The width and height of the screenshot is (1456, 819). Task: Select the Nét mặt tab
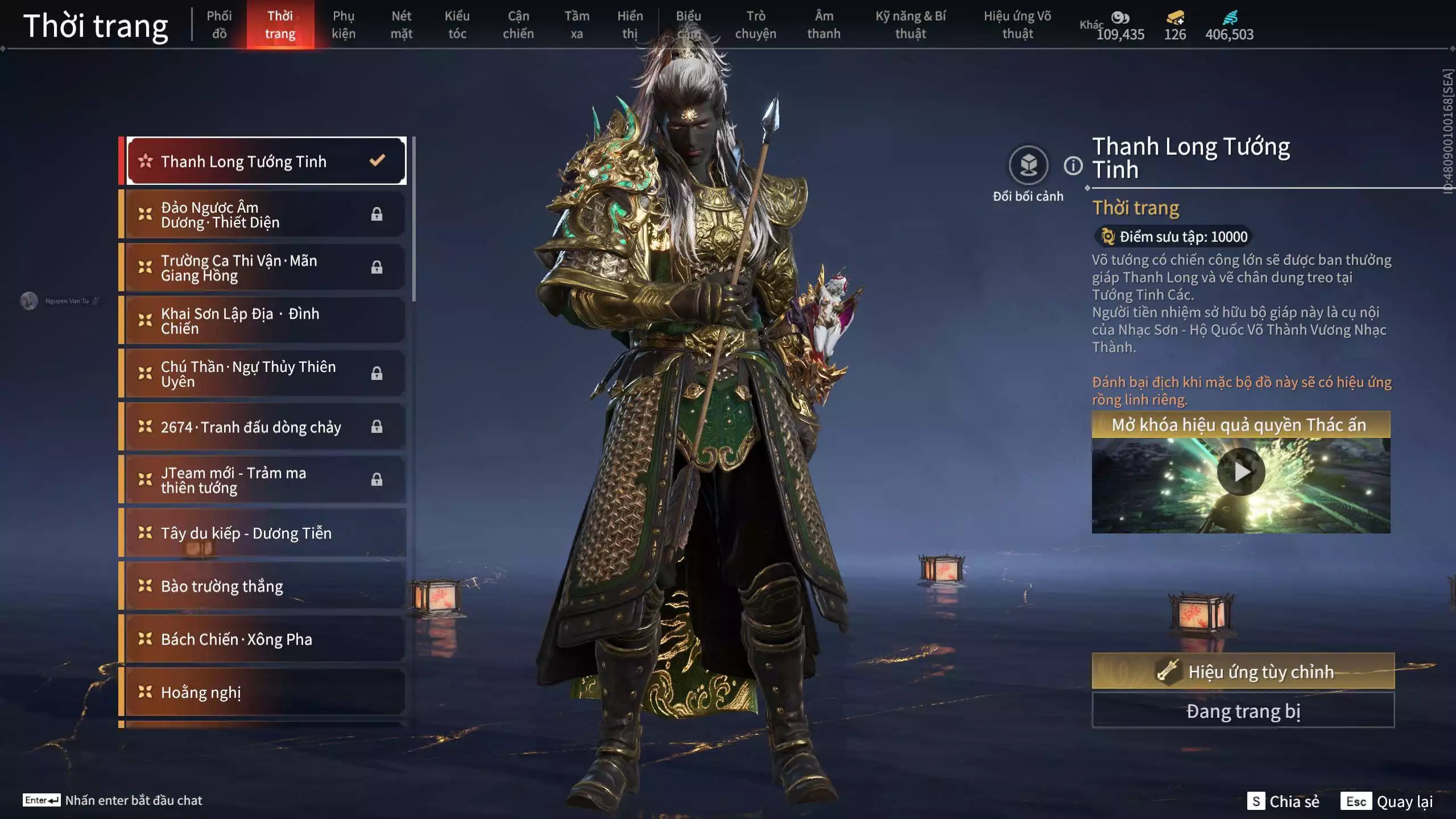(401, 24)
